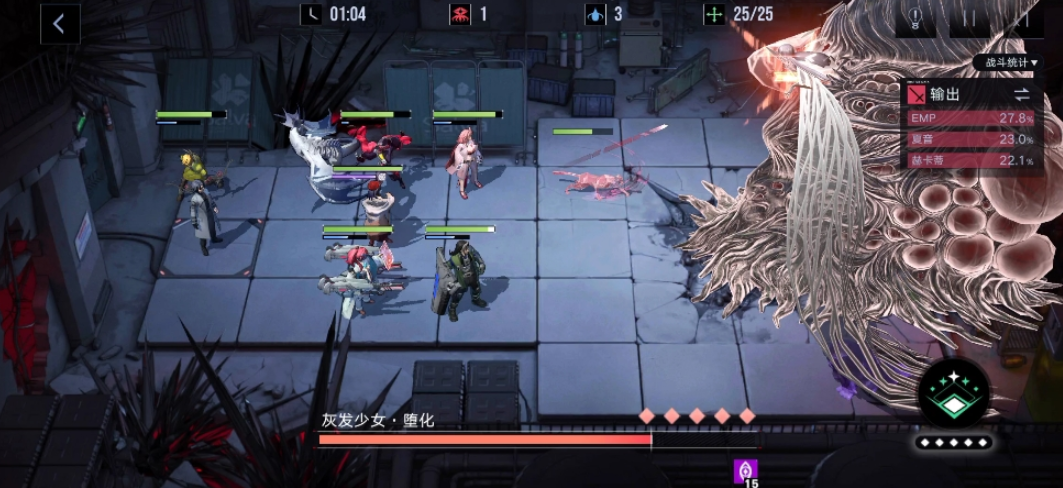Image resolution: width=1063 pixels, height=488 pixels.
Task: Switch statistics type with the swap arrows
Action: pyautogui.click(x=1021, y=94)
